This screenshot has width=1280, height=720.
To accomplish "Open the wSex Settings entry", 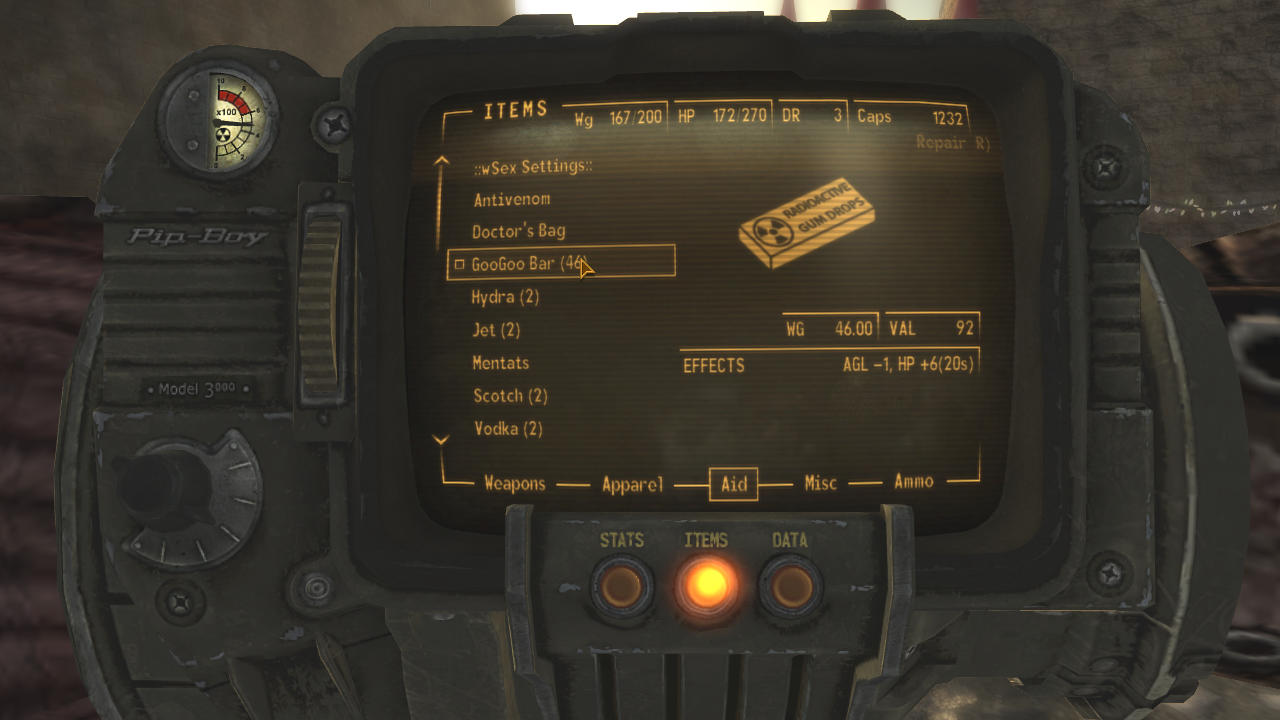I will 532,166.
